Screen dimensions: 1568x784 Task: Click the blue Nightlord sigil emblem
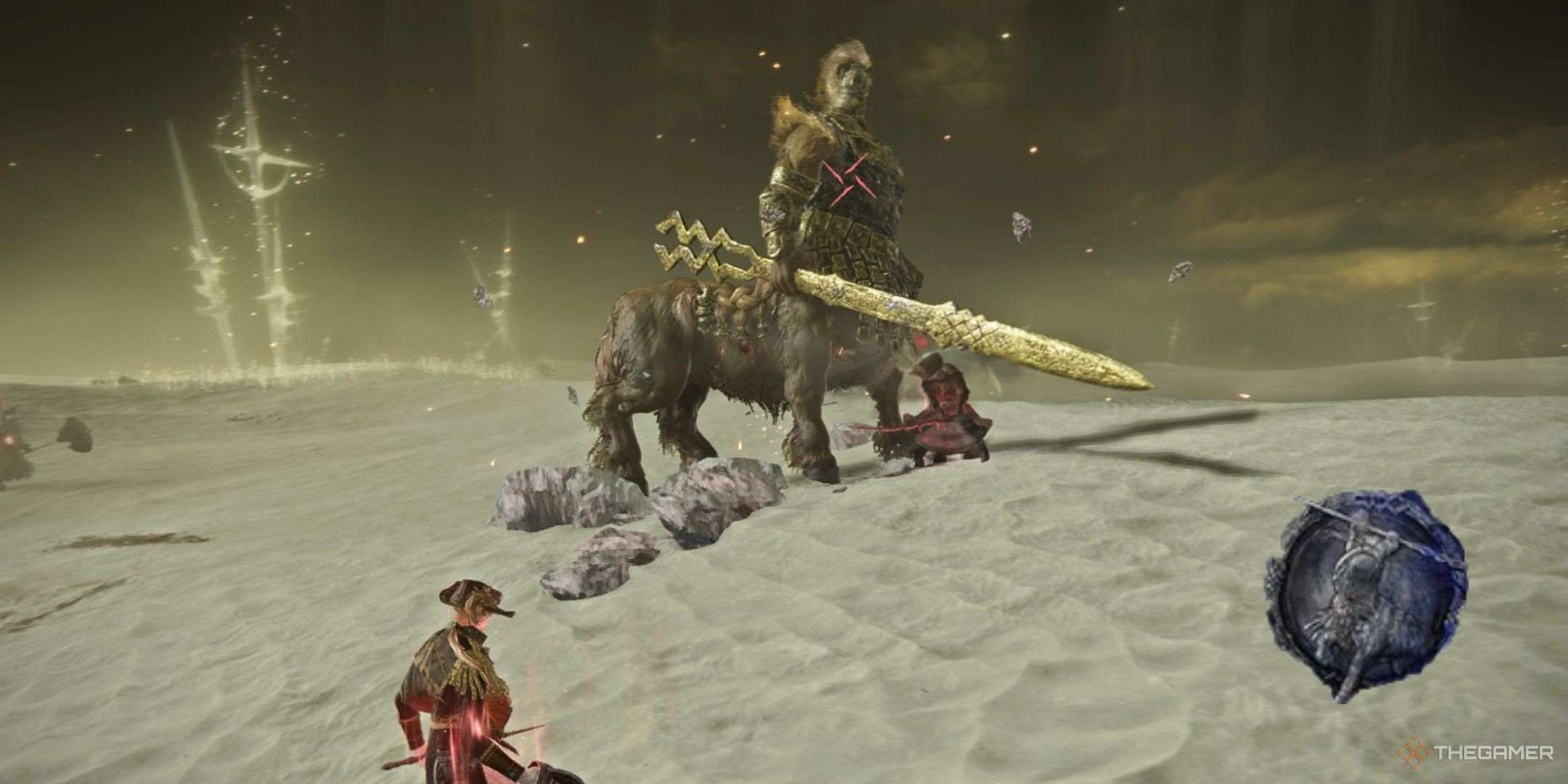point(1365,594)
